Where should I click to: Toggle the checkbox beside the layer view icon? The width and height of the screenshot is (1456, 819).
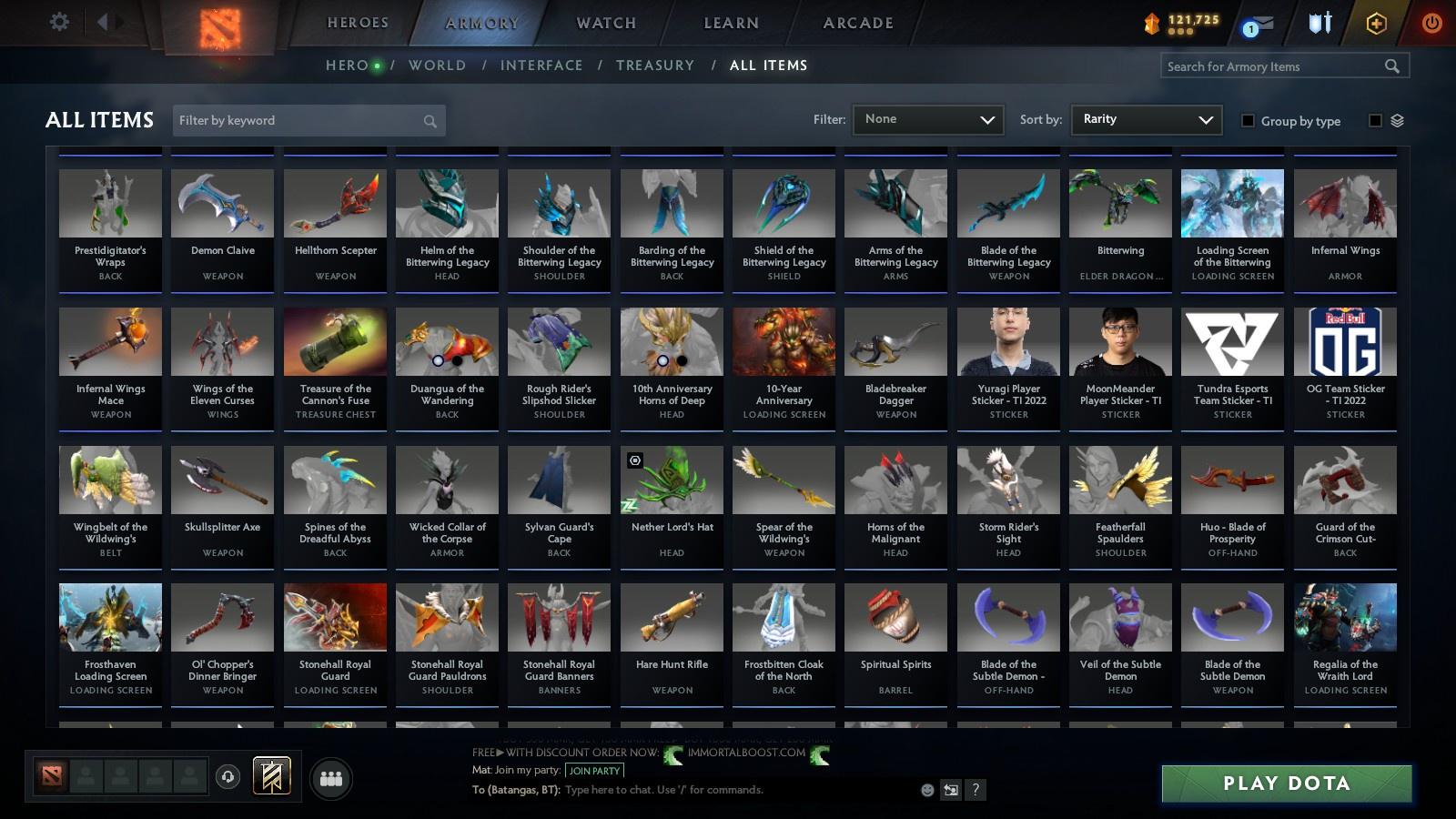1374,119
